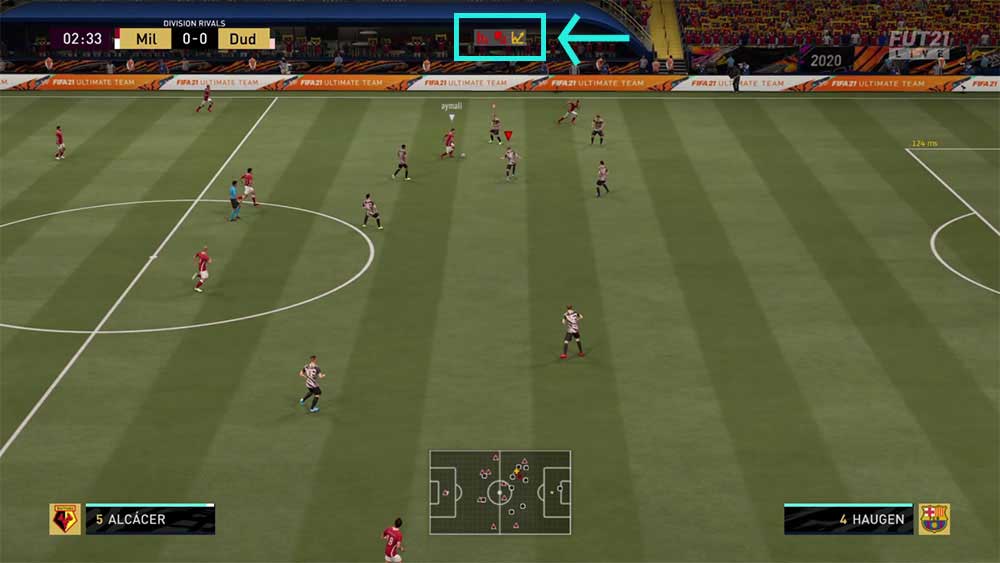Click the yellow line-graph connection icon
The height and width of the screenshot is (563, 1000).
click(x=518, y=38)
